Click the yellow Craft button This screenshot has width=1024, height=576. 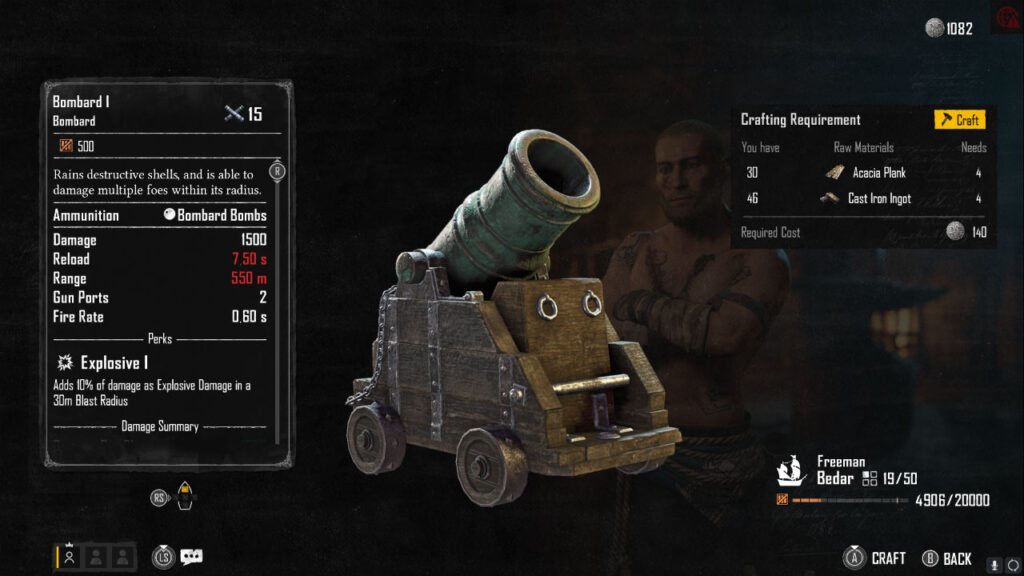(x=959, y=120)
